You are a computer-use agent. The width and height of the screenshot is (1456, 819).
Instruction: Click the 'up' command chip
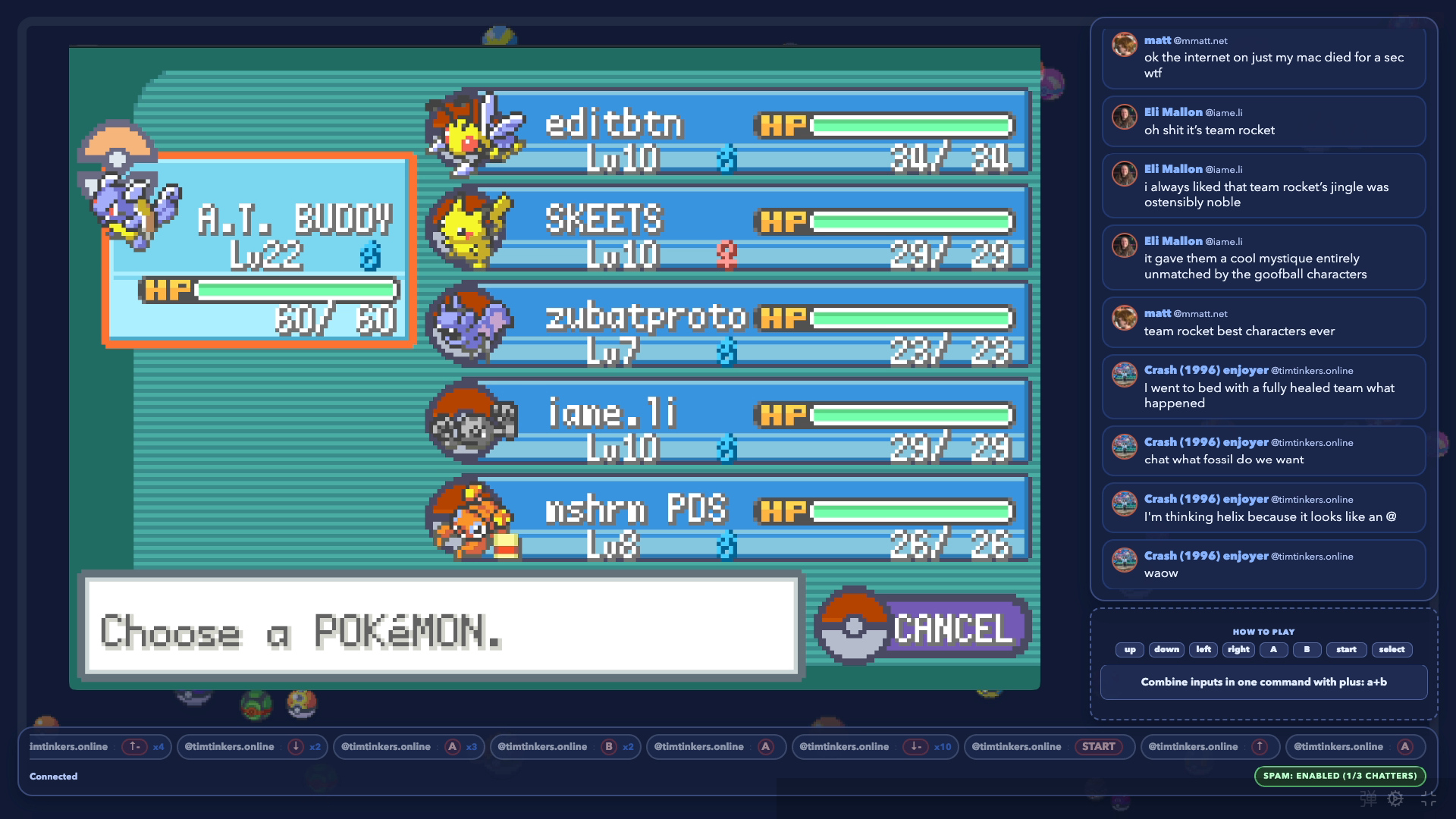click(1130, 650)
